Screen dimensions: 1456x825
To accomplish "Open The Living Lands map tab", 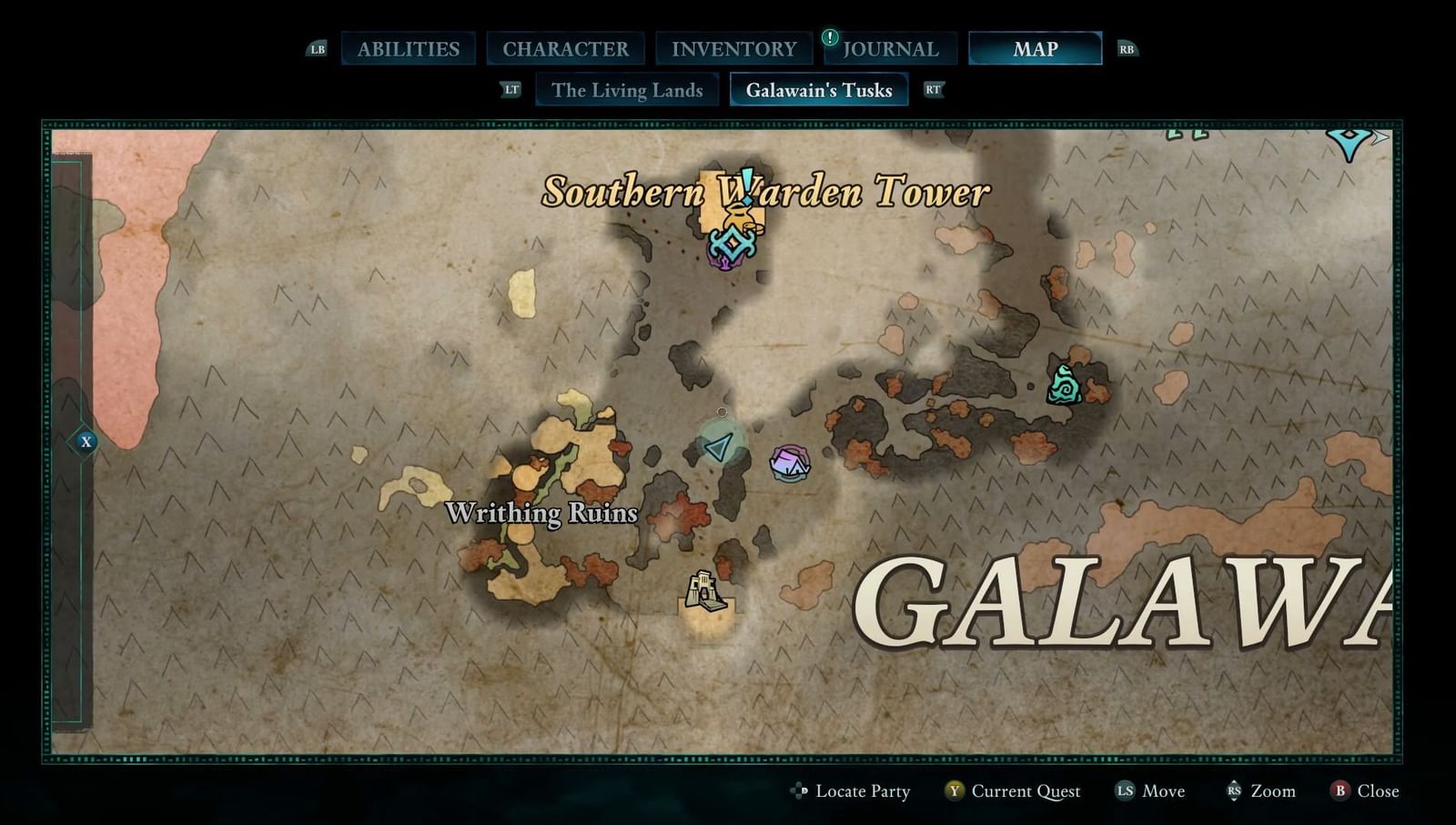I will (627, 90).
